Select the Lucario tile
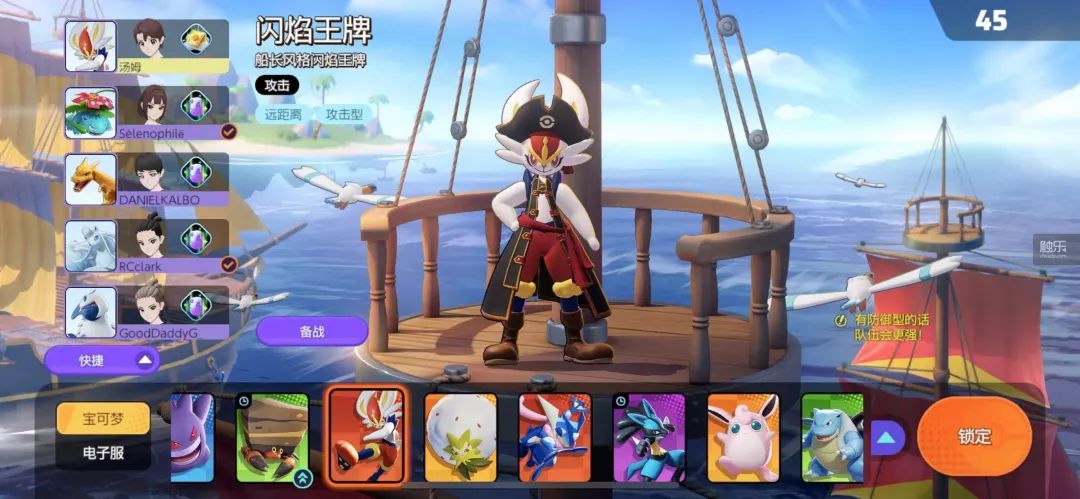Image resolution: width=1080 pixels, height=499 pixels. click(648, 438)
